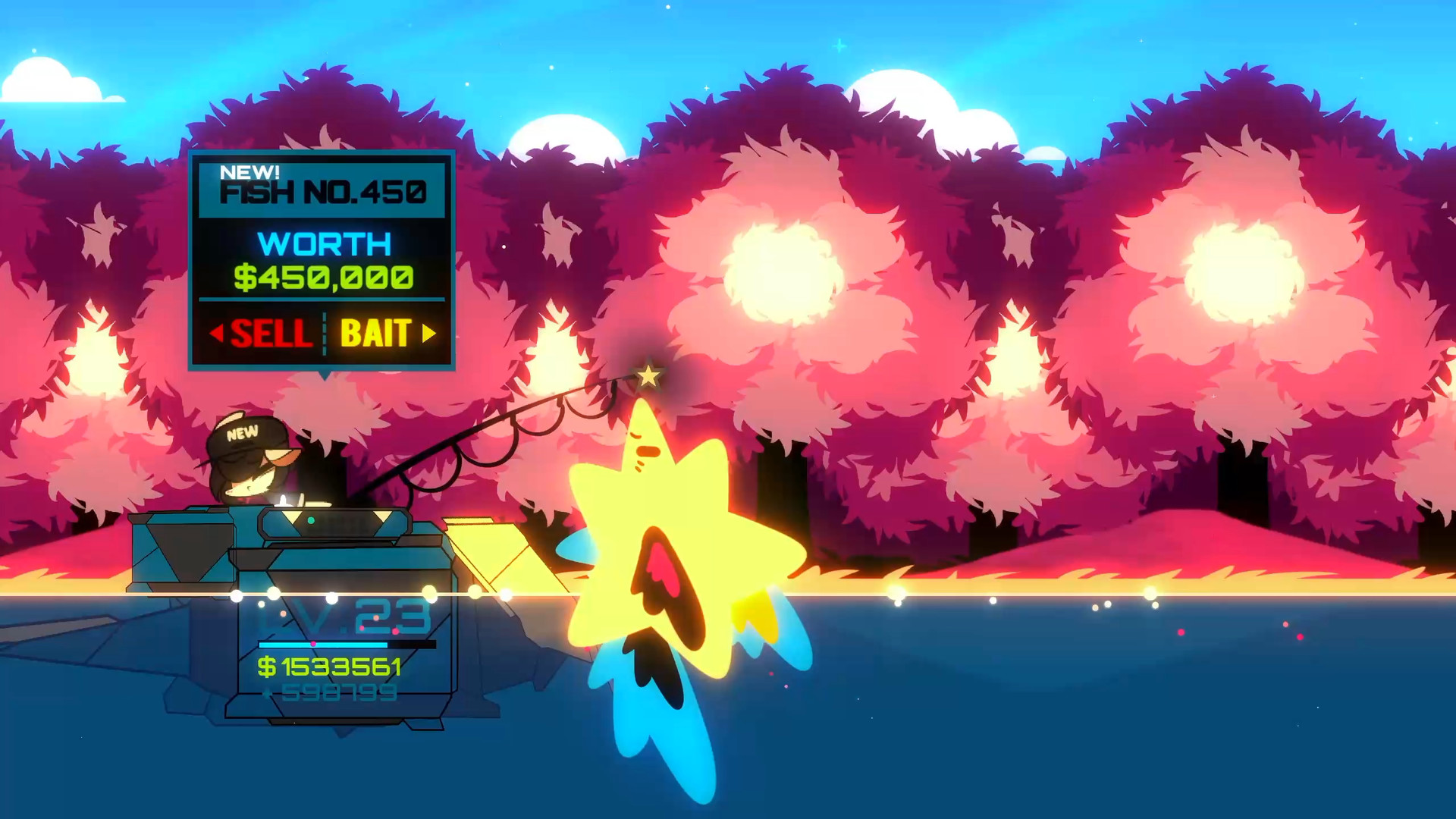
Task: Click the red left arrow beside SELL
Action: point(217,334)
